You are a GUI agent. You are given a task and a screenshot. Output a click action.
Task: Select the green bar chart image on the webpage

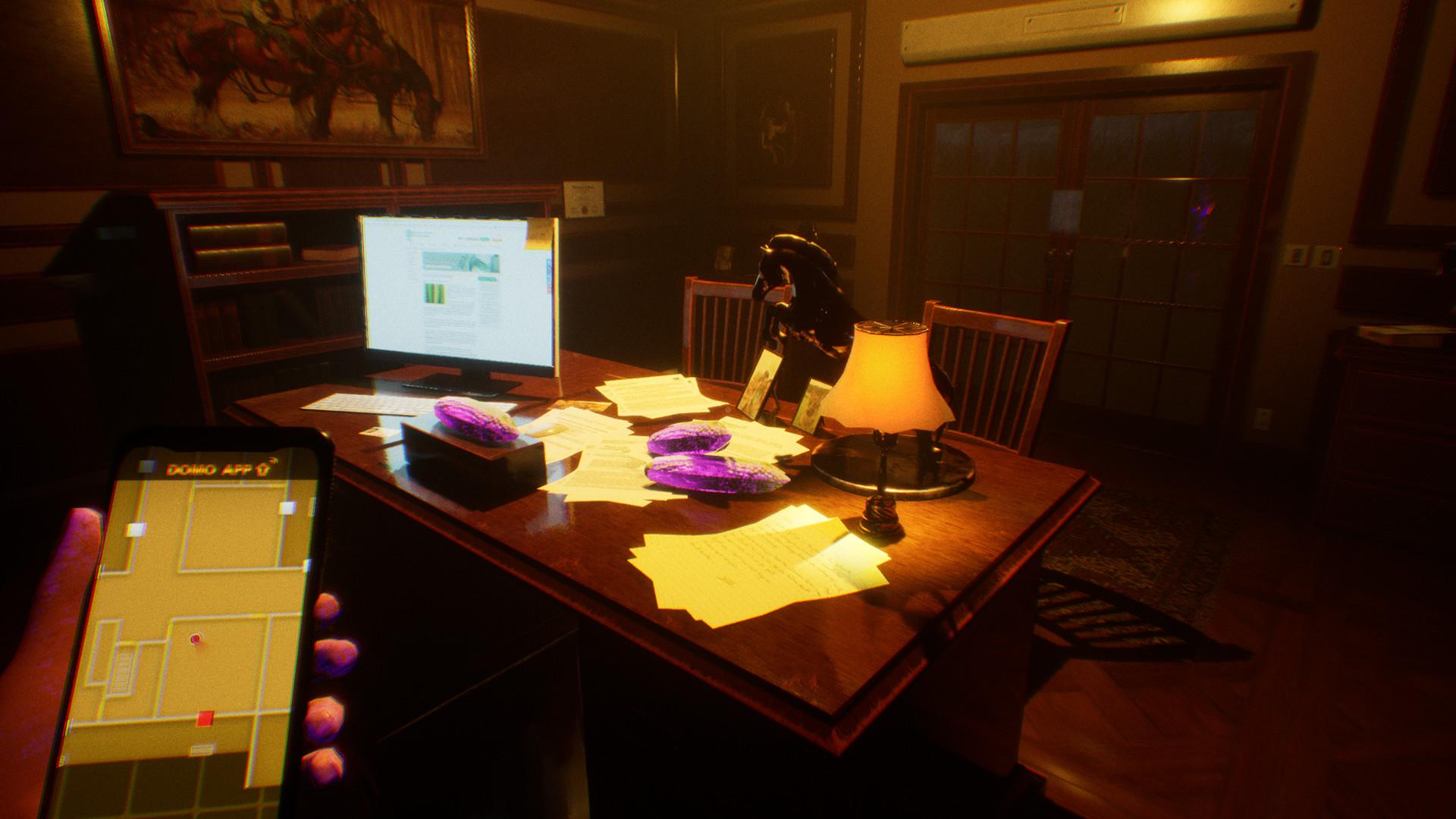435,293
